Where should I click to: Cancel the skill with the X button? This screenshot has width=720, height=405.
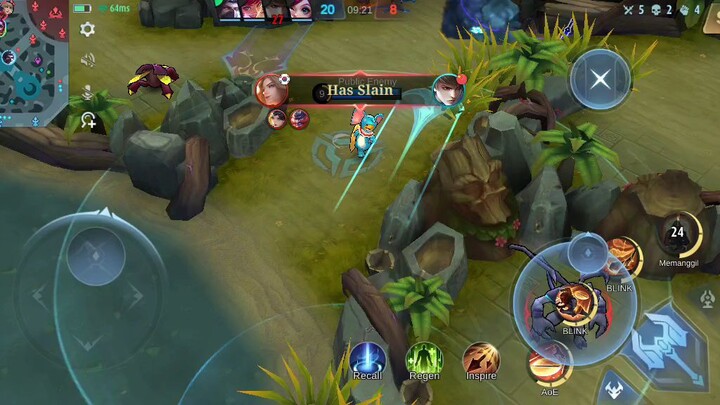600,78
